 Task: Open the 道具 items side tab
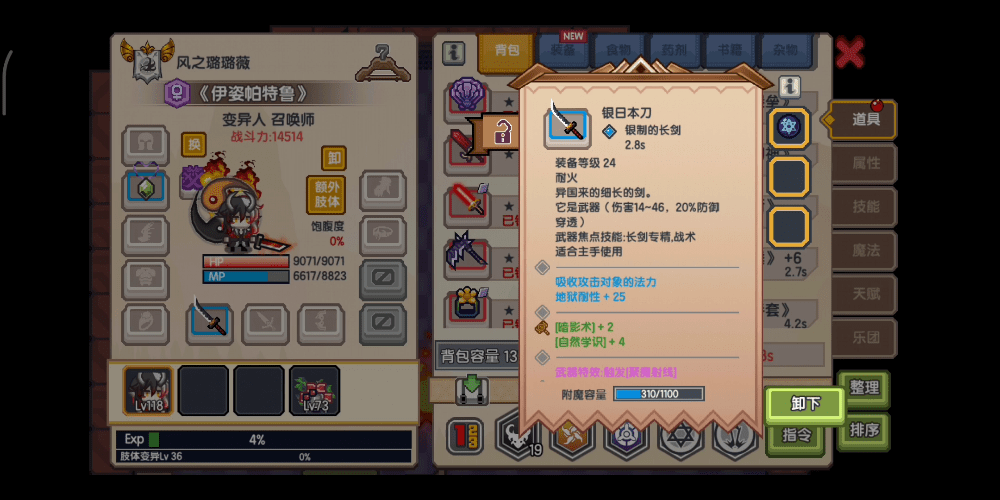tap(865, 119)
